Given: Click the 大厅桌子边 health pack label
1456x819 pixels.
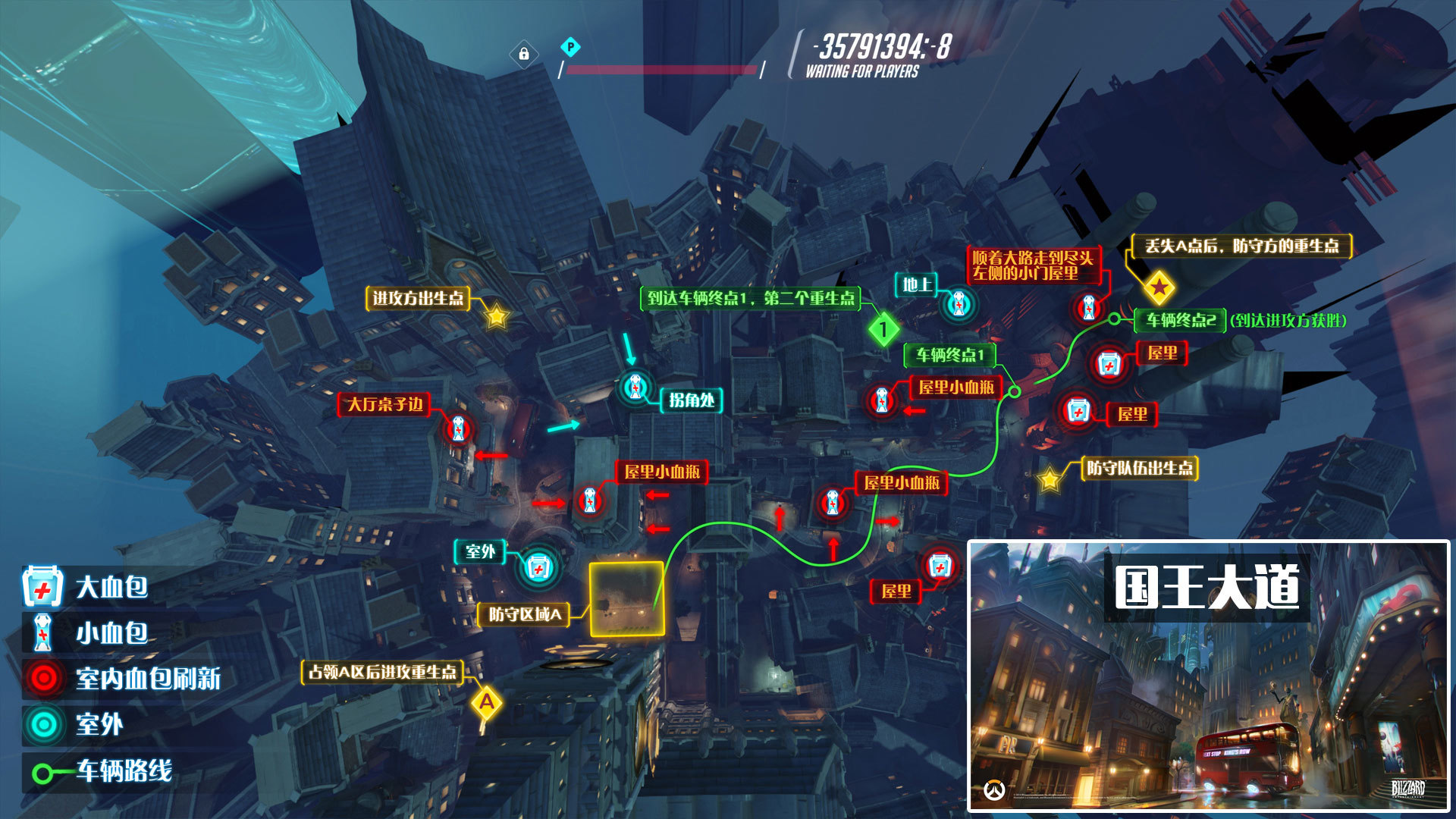Looking at the screenshot, I should (x=384, y=404).
